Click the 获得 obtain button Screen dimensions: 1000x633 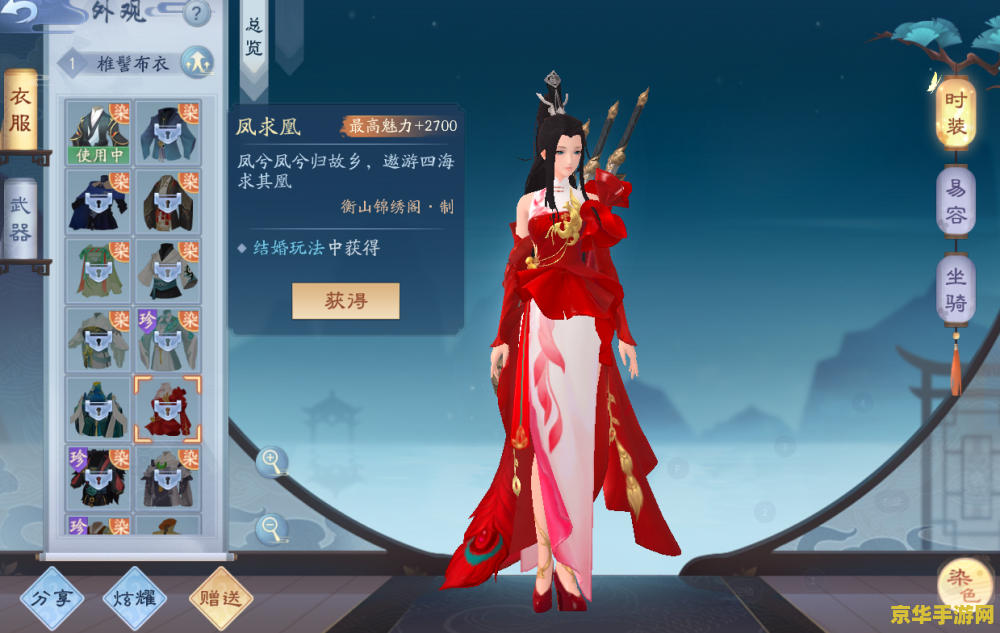(x=345, y=301)
